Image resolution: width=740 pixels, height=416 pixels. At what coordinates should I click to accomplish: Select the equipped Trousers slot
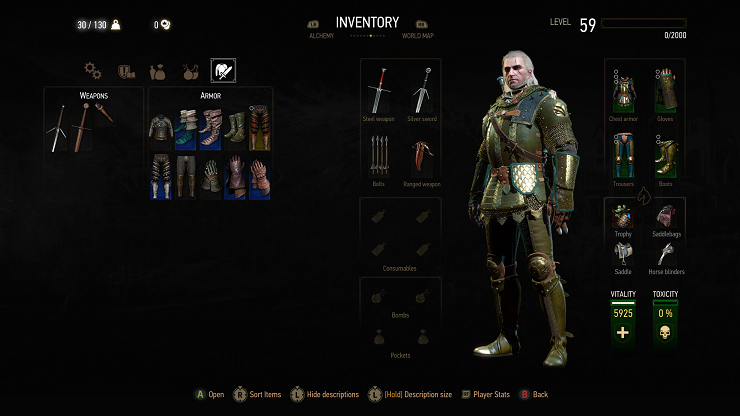(625, 156)
